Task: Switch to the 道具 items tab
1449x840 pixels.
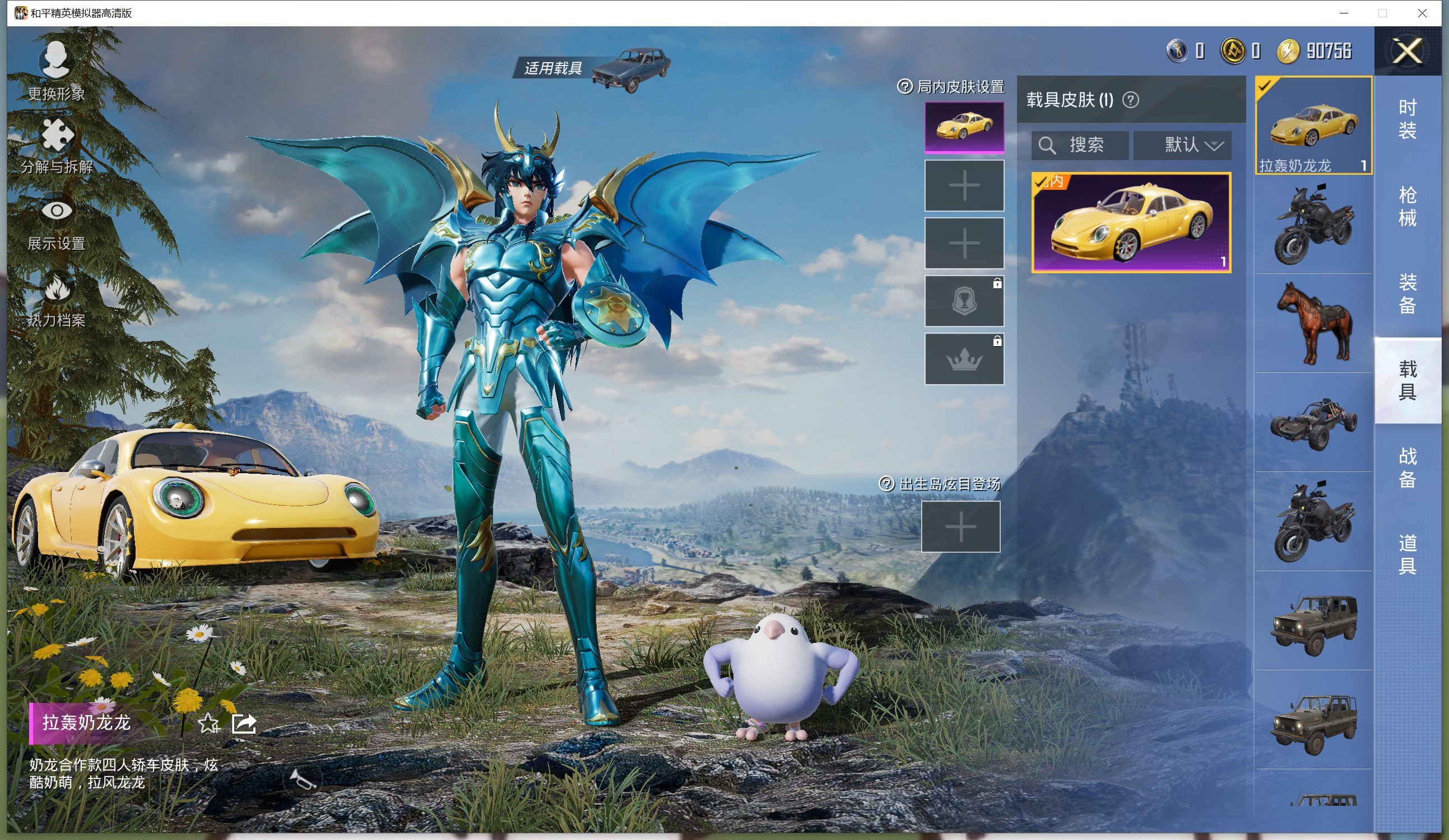Action: tap(1407, 554)
